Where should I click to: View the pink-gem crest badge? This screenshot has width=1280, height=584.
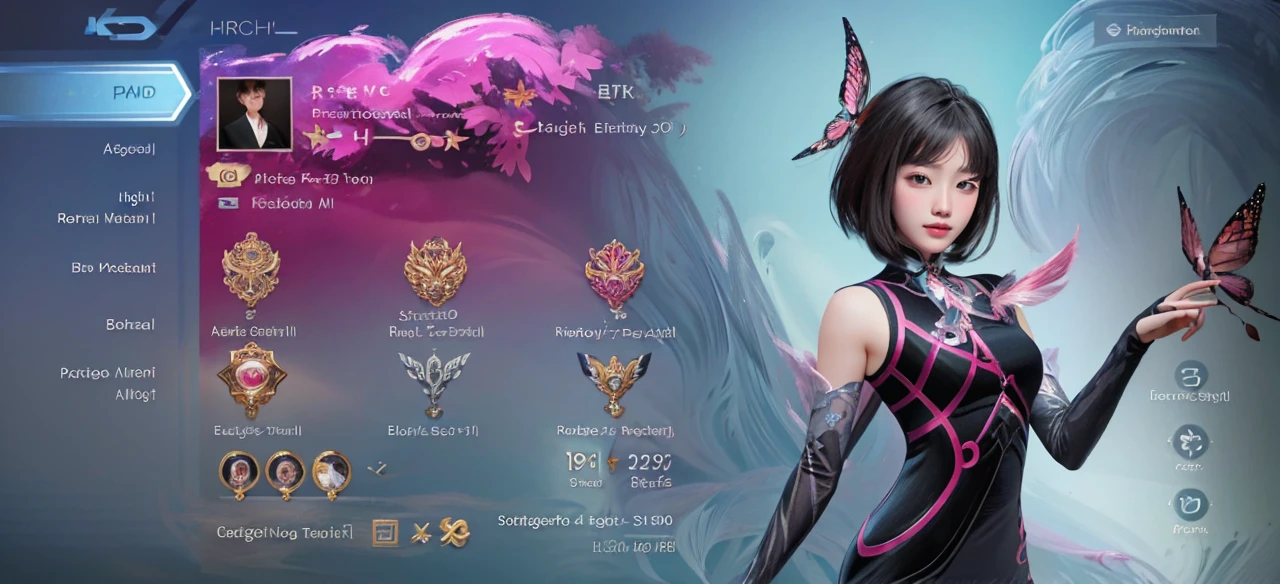[614, 273]
